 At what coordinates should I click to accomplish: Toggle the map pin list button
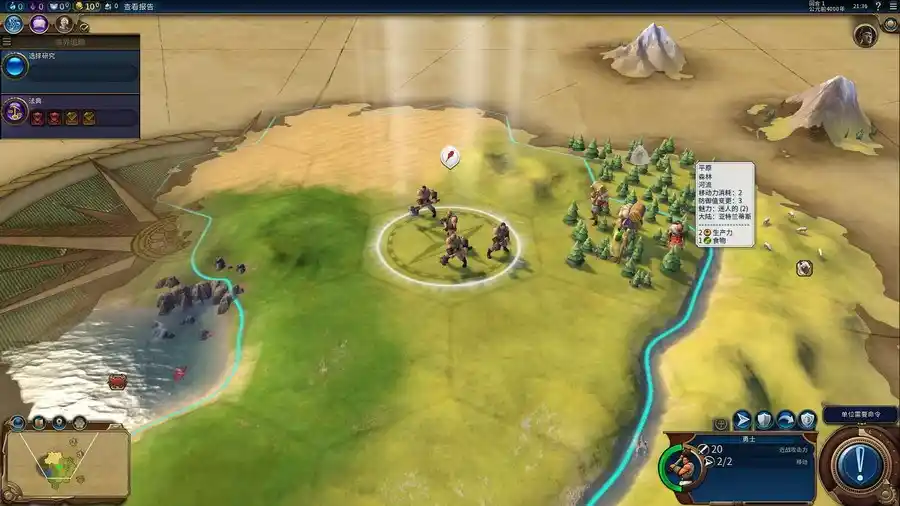pos(59,423)
